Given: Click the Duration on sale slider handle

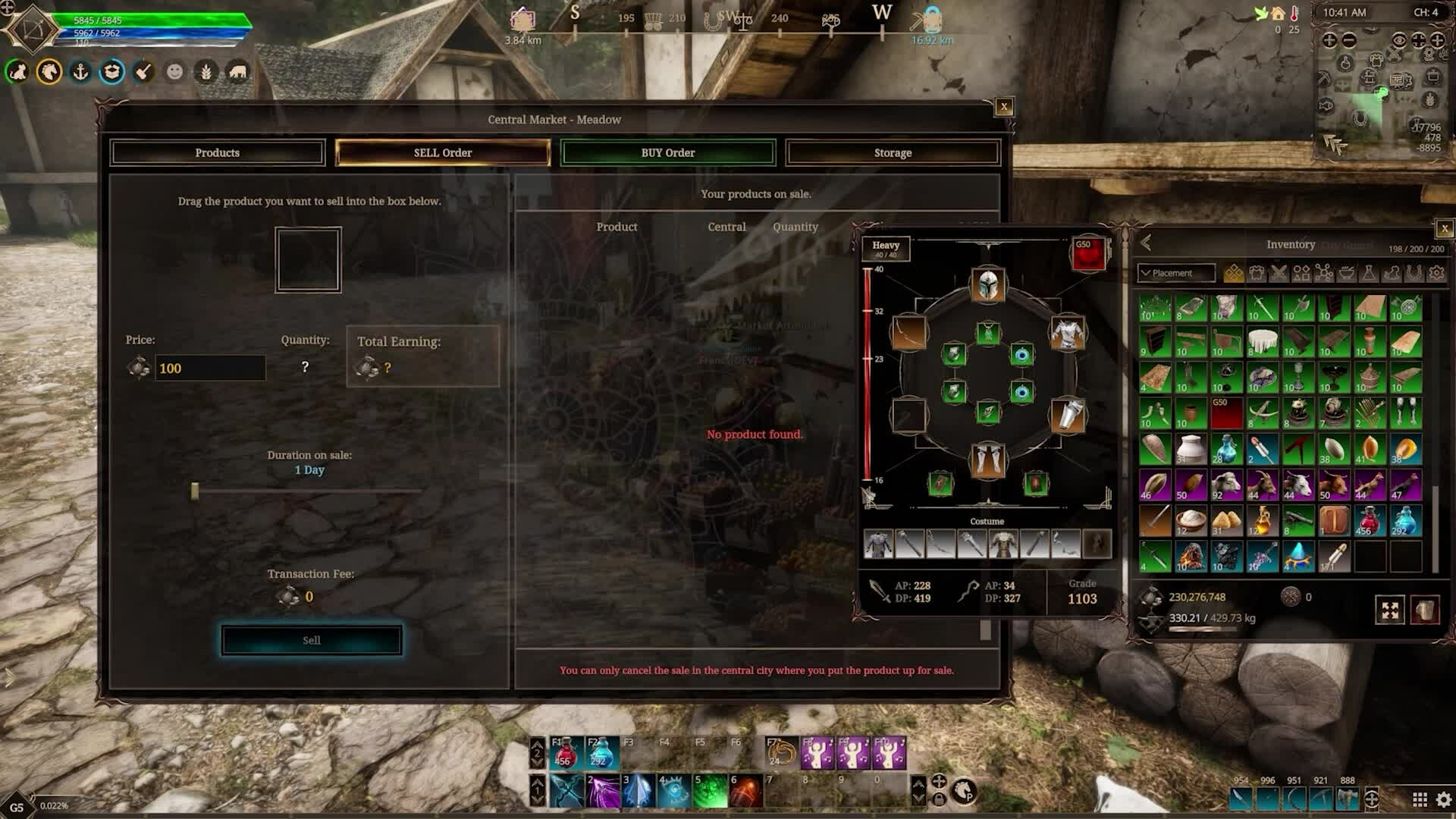Looking at the screenshot, I should click(x=195, y=491).
